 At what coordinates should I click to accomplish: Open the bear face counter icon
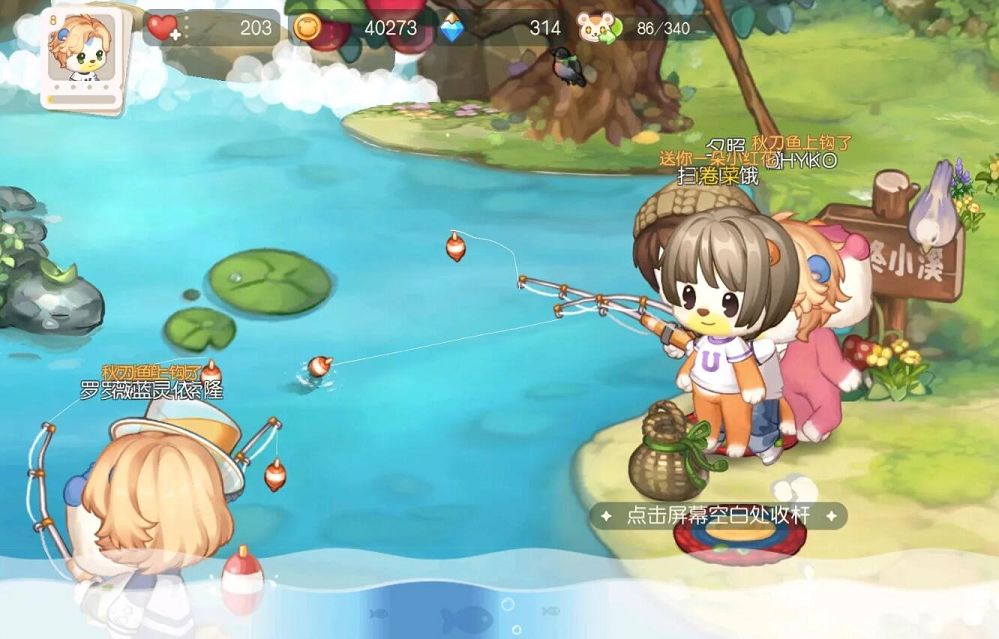pos(597,29)
